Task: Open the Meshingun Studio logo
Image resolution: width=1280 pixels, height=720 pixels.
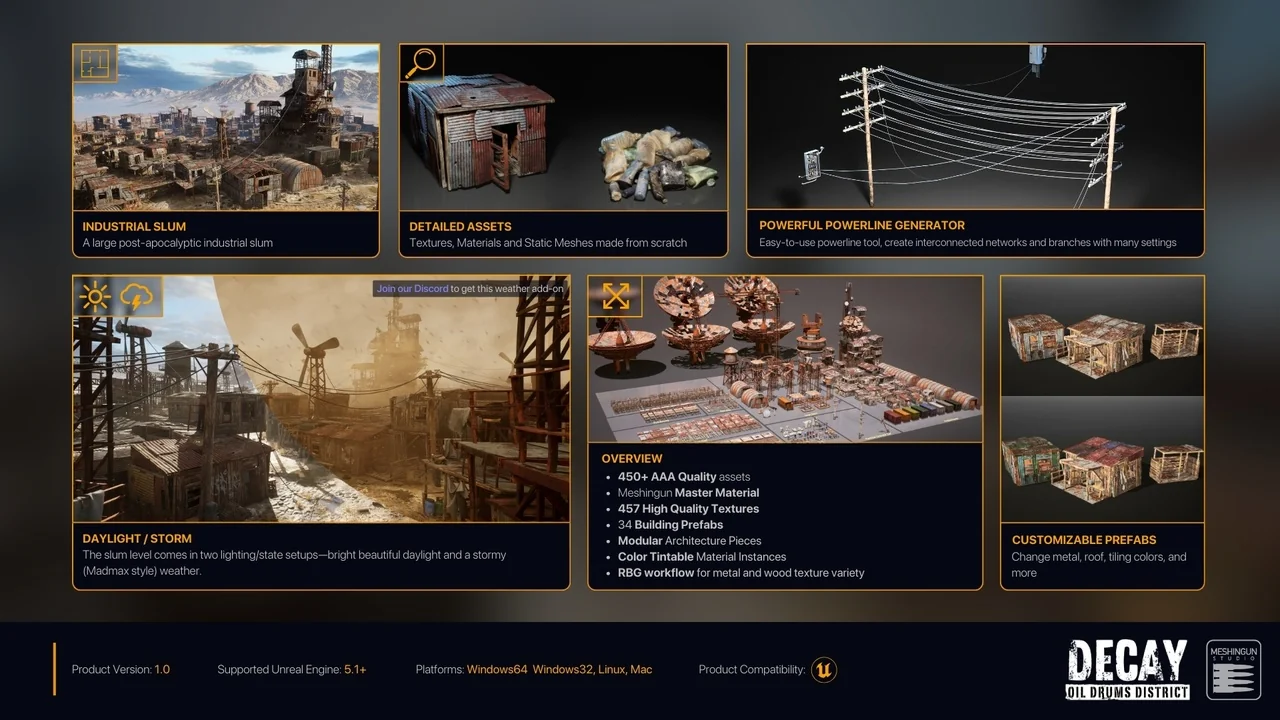Action: 1233,669
